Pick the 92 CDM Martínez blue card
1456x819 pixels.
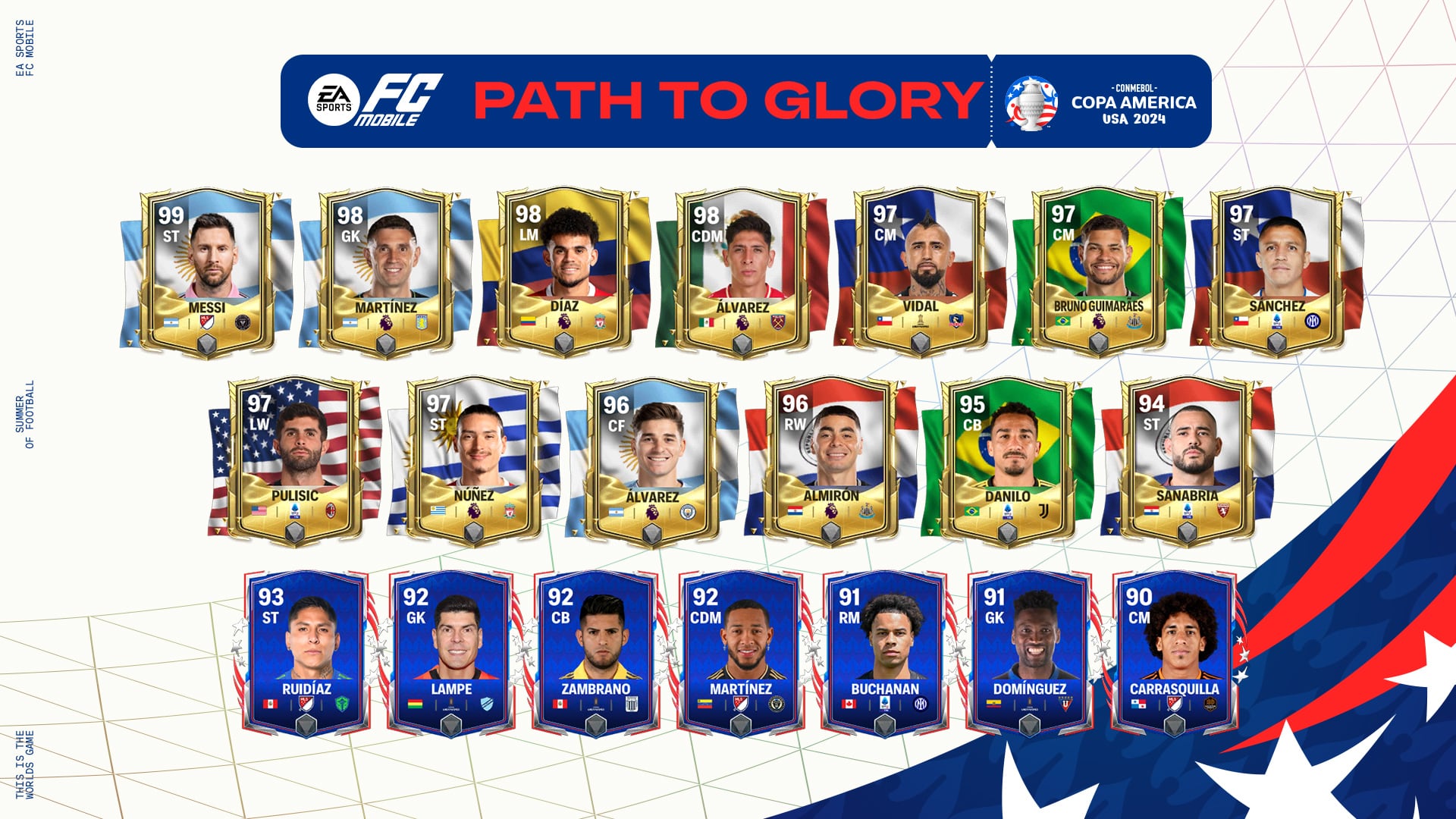coord(741,654)
